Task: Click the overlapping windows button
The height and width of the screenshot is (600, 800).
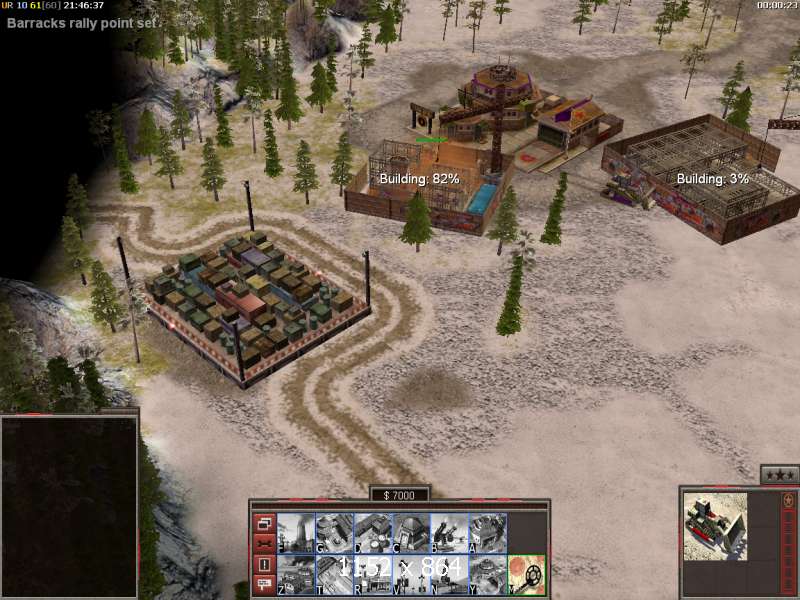Action: click(x=264, y=523)
